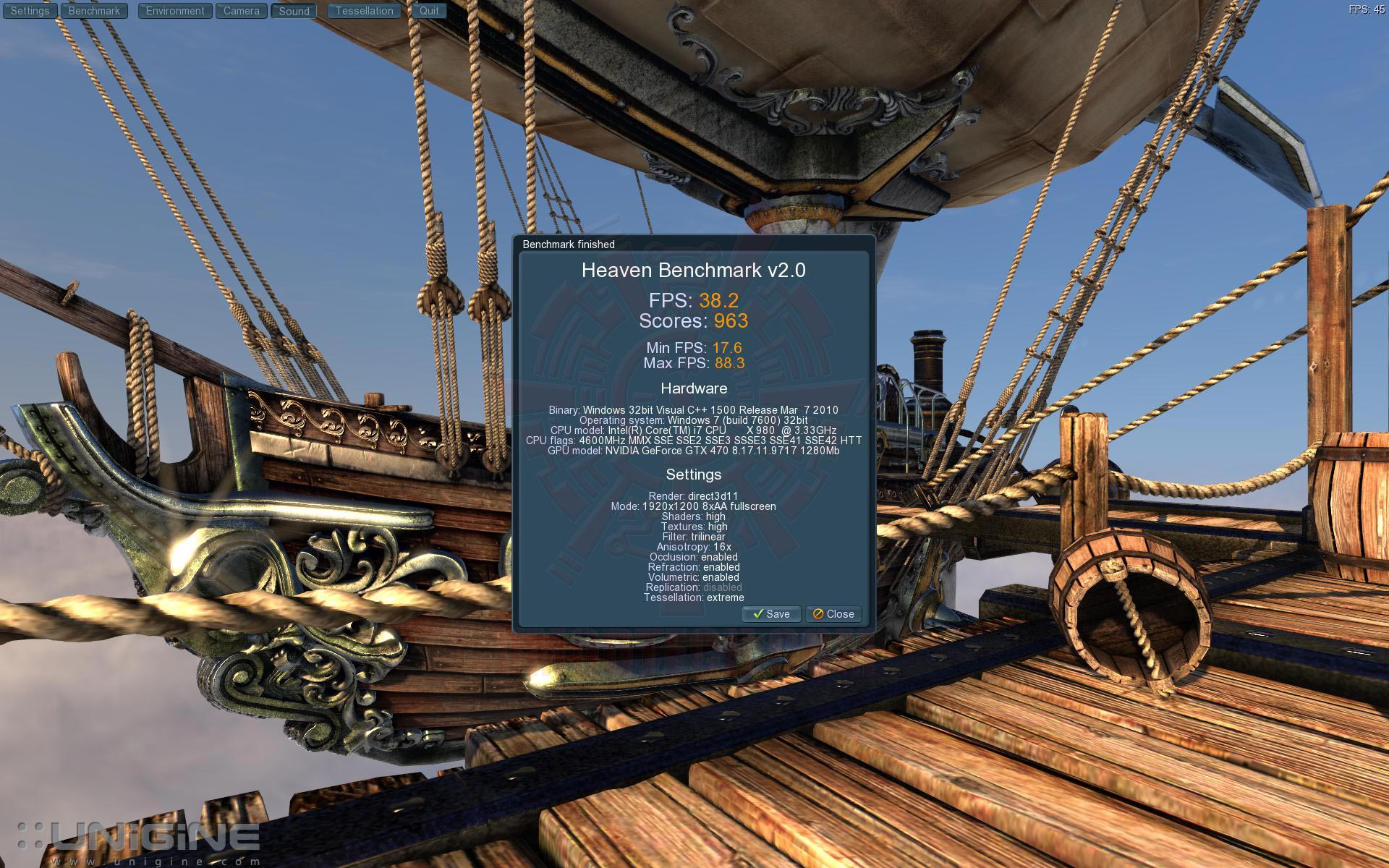Start the Benchmark run

[94, 11]
